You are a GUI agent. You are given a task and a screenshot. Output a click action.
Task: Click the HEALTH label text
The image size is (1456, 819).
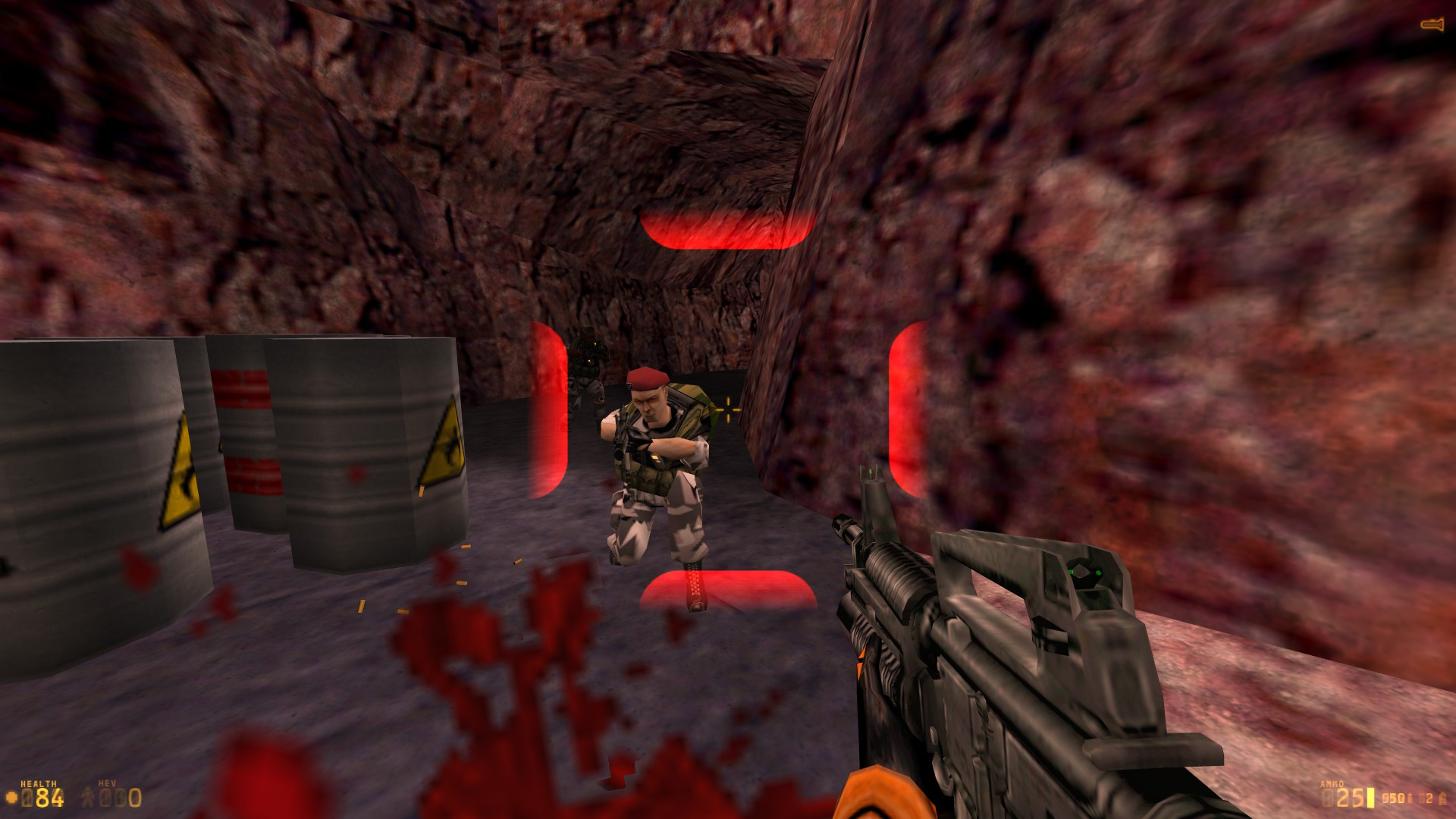point(38,782)
